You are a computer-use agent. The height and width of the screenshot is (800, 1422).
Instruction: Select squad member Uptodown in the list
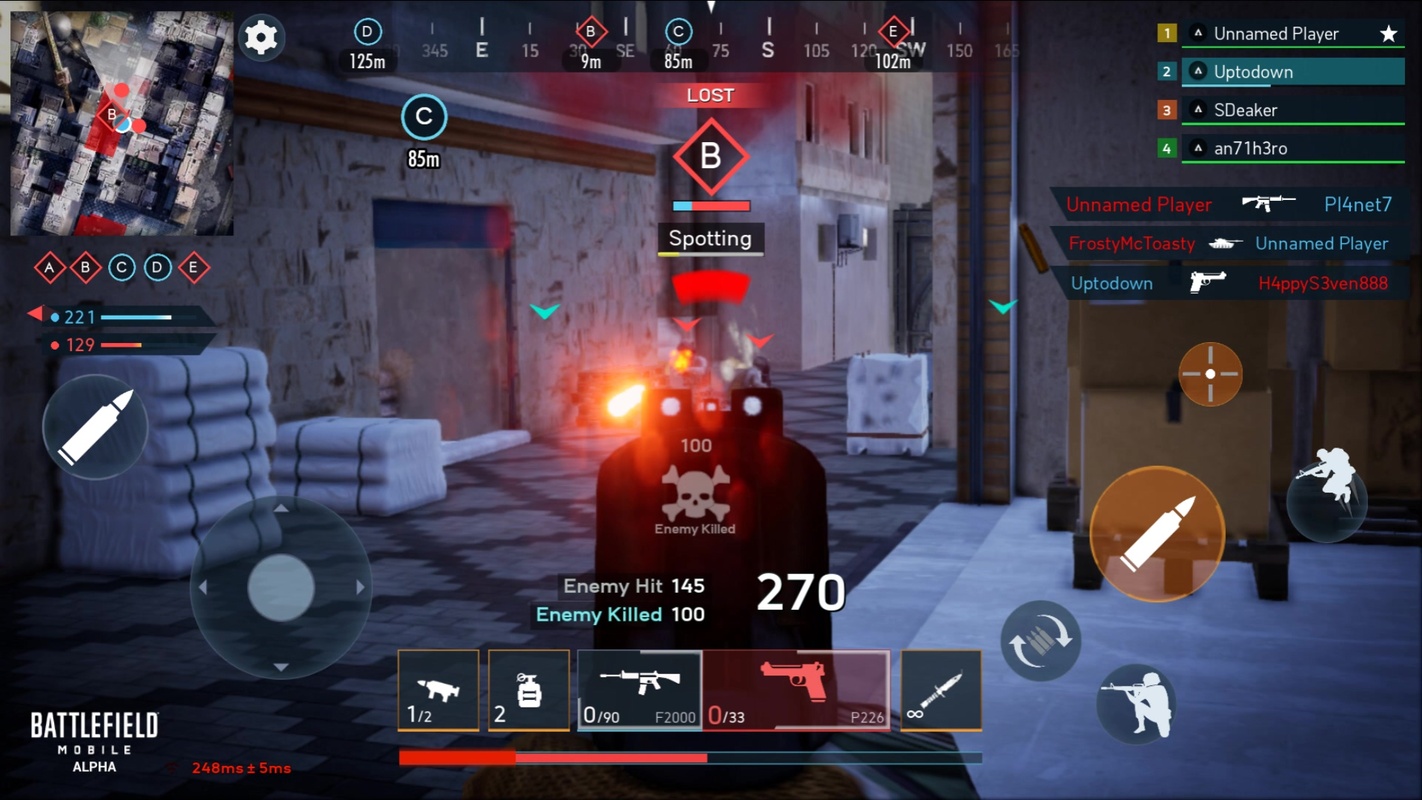[1292, 72]
